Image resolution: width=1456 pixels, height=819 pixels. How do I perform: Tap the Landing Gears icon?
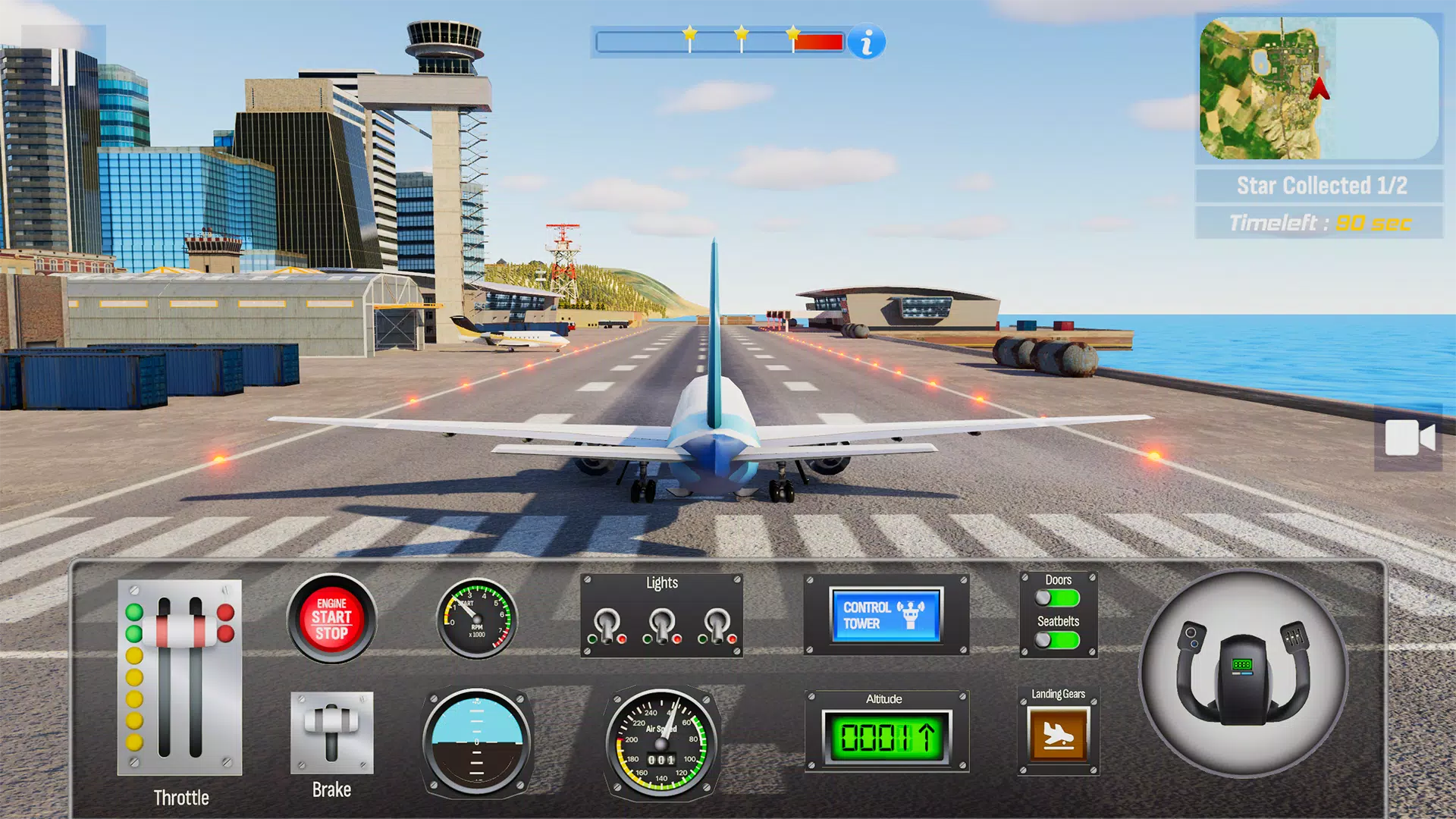tap(1057, 732)
